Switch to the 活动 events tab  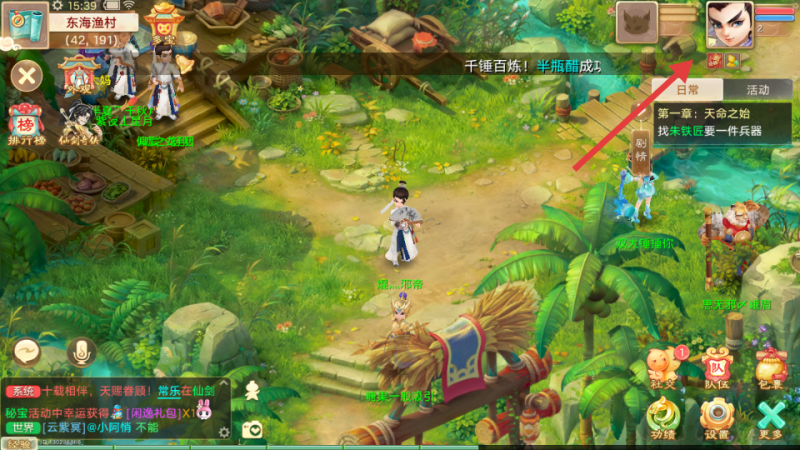[x=756, y=89]
